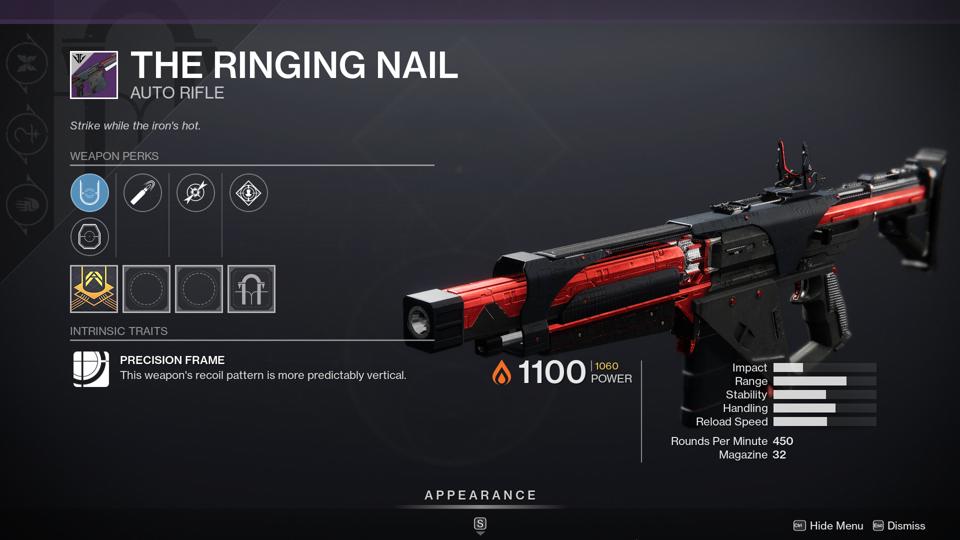Inspect the Precision Frame intrinsic trait icon

click(90, 368)
